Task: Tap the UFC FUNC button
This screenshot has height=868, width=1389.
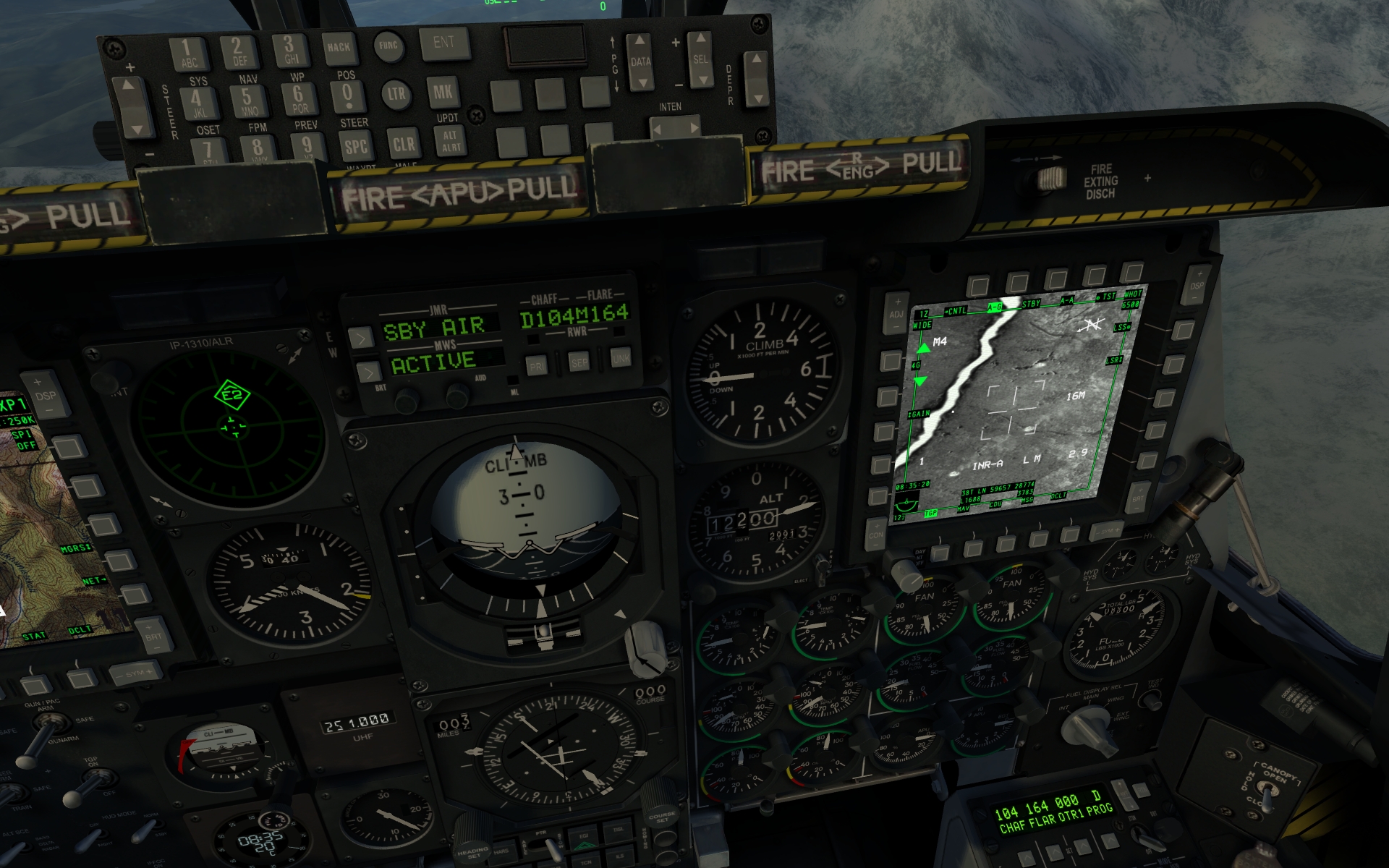Action: 388,46
